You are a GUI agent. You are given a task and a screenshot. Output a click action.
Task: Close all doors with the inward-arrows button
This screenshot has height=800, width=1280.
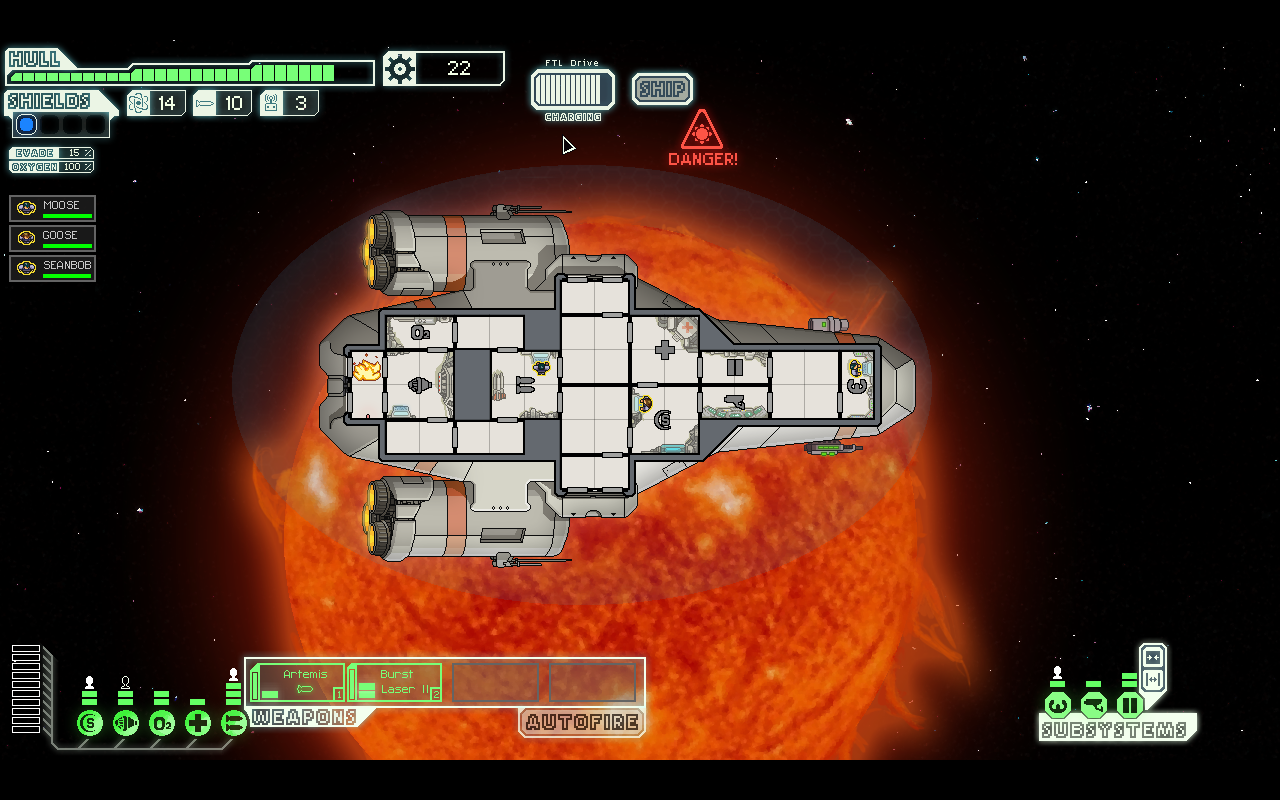pos(1153,657)
